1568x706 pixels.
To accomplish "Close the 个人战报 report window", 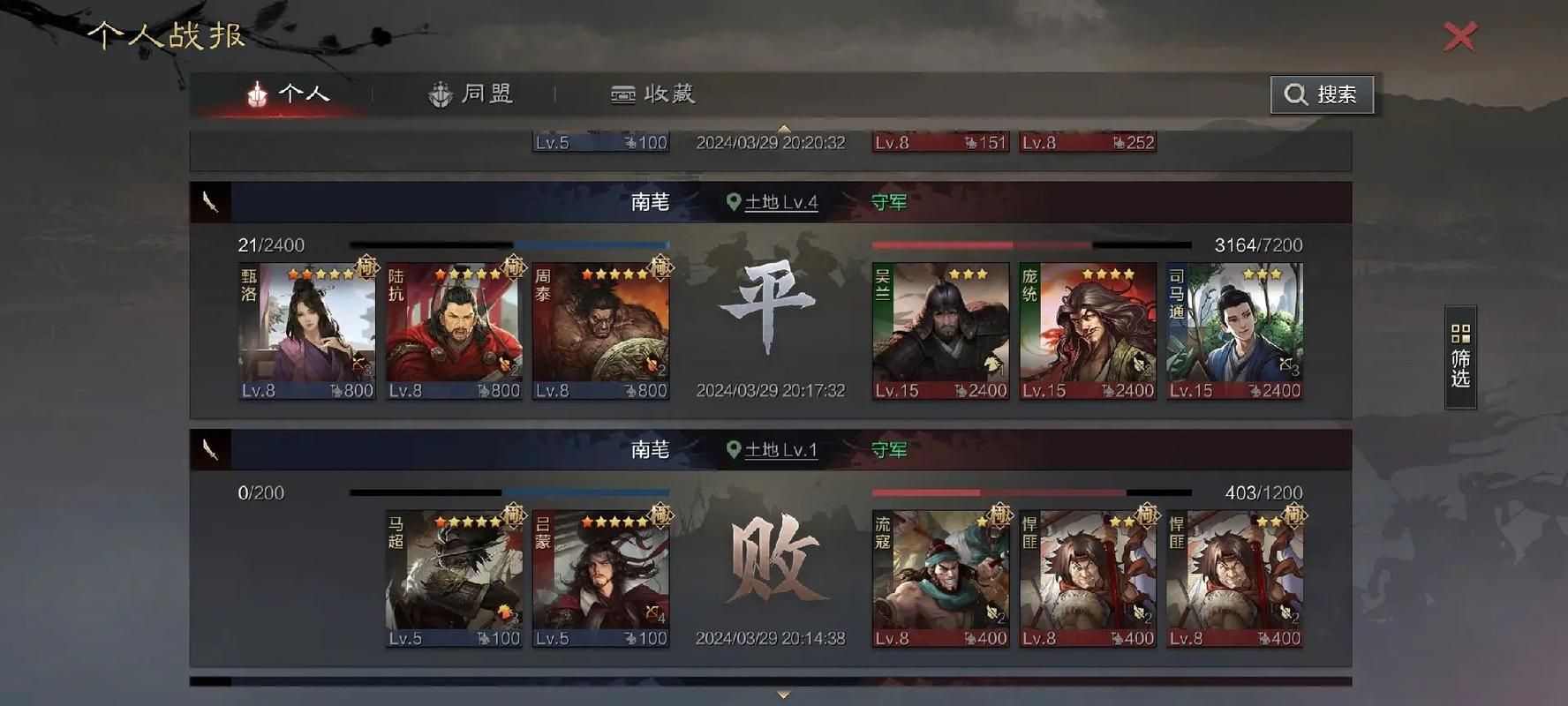I will click(1459, 37).
